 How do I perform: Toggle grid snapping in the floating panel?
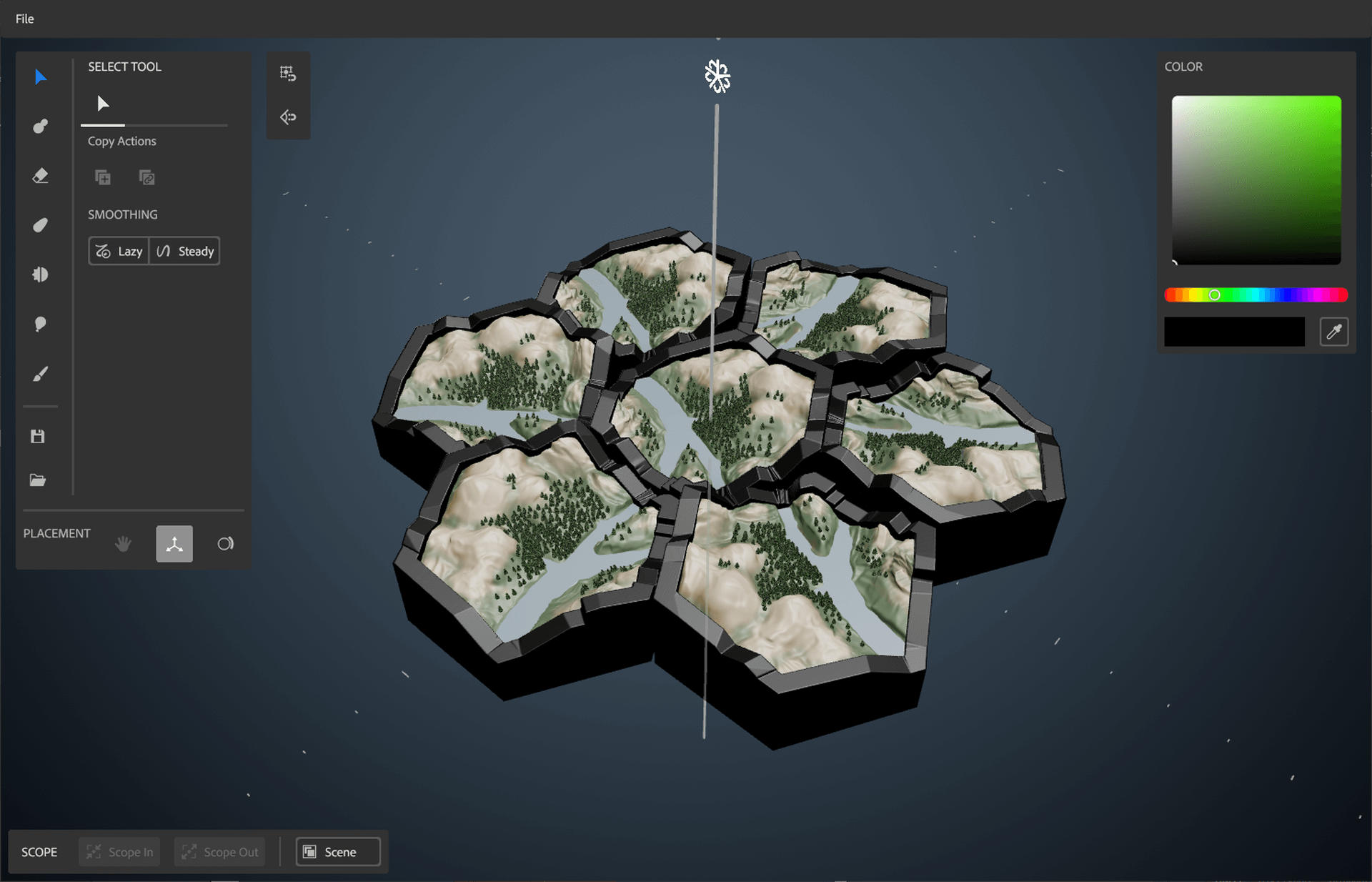coord(288,74)
